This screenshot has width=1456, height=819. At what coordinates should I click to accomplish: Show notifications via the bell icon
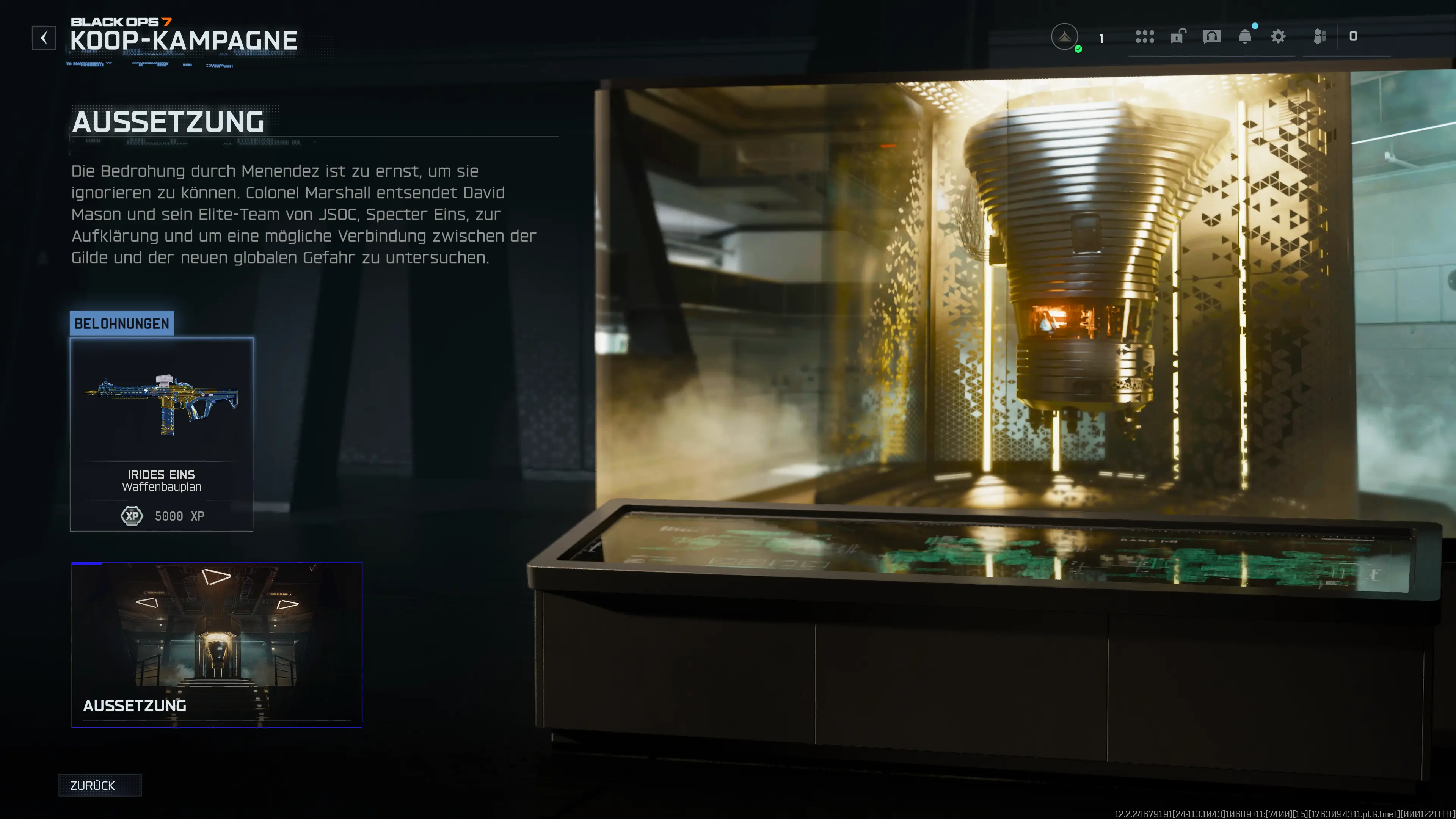[1244, 37]
